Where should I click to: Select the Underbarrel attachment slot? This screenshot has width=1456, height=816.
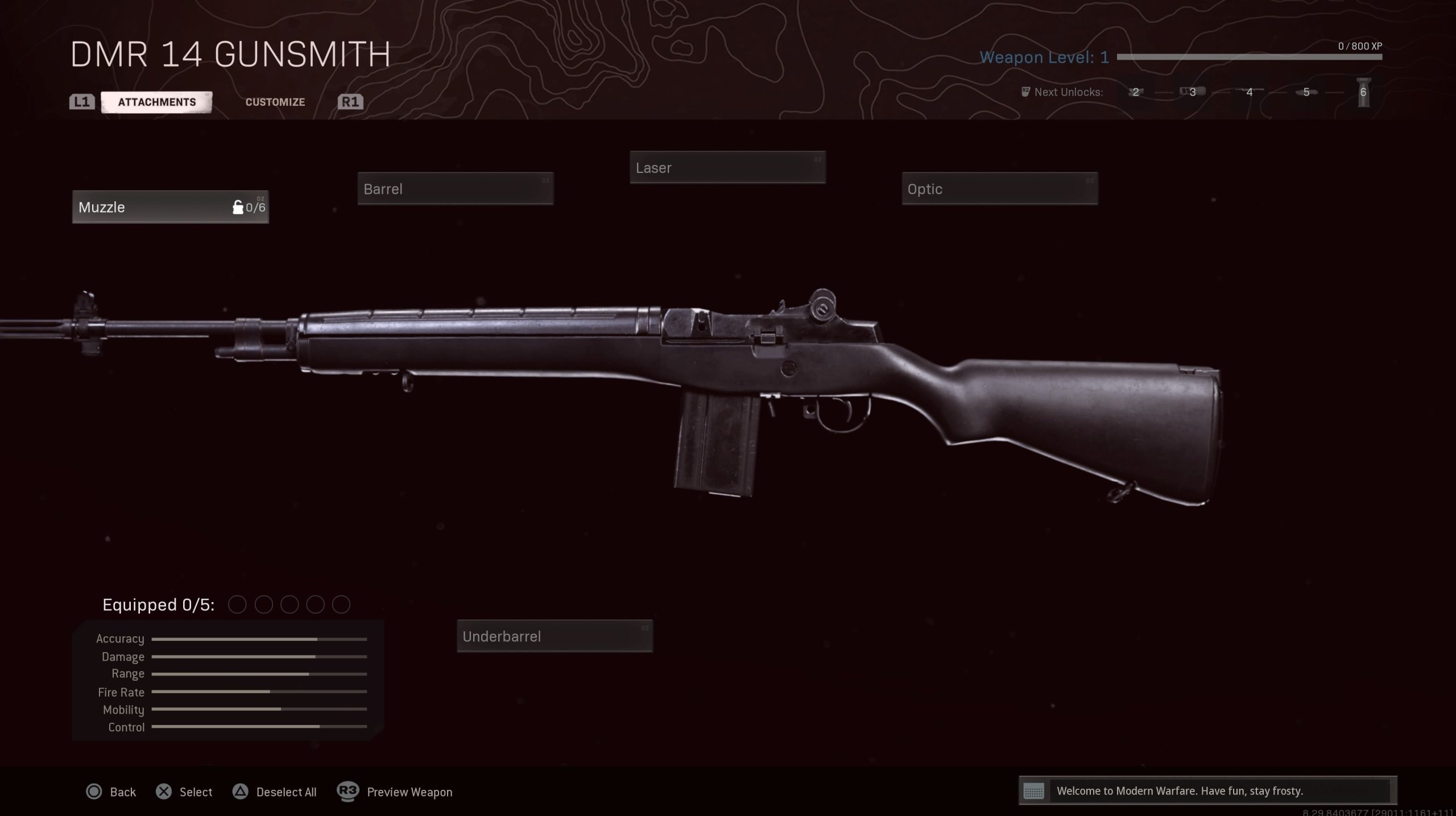pyautogui.click(x=555, y=636)
